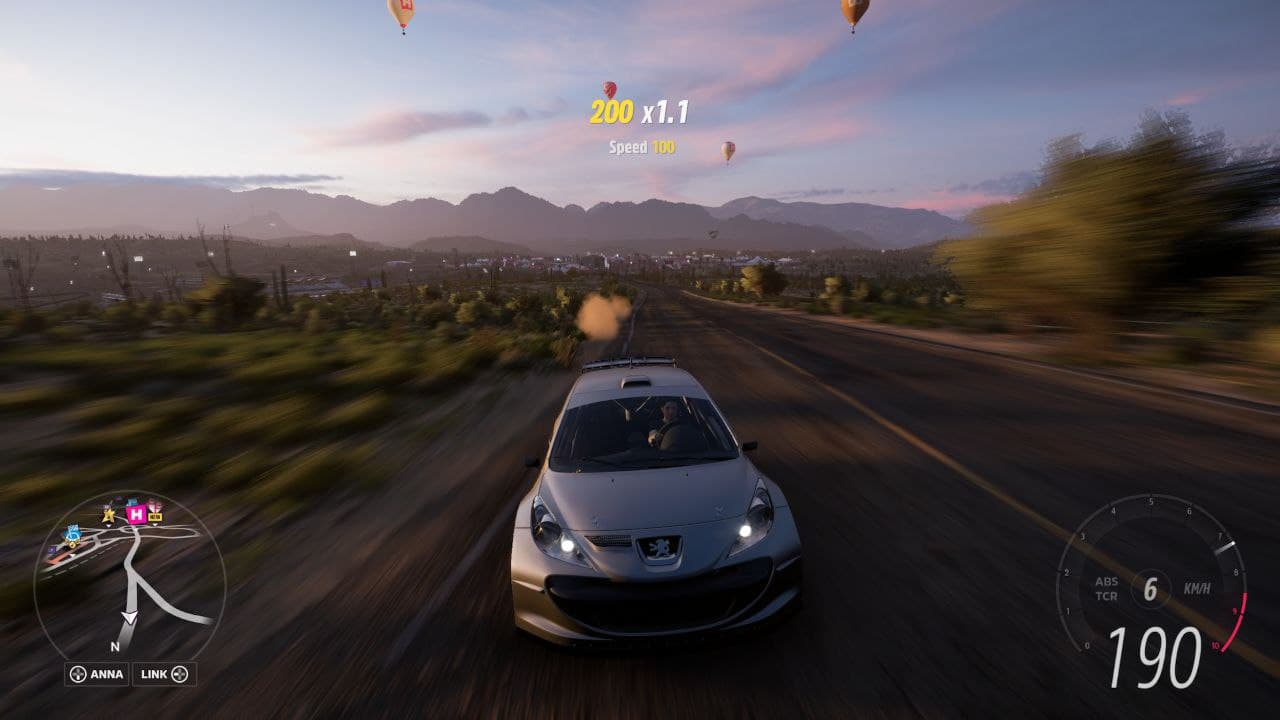Activate the ANNA assistant button
The height and width of the screenshot is (720, 1280).
point(96,674)
